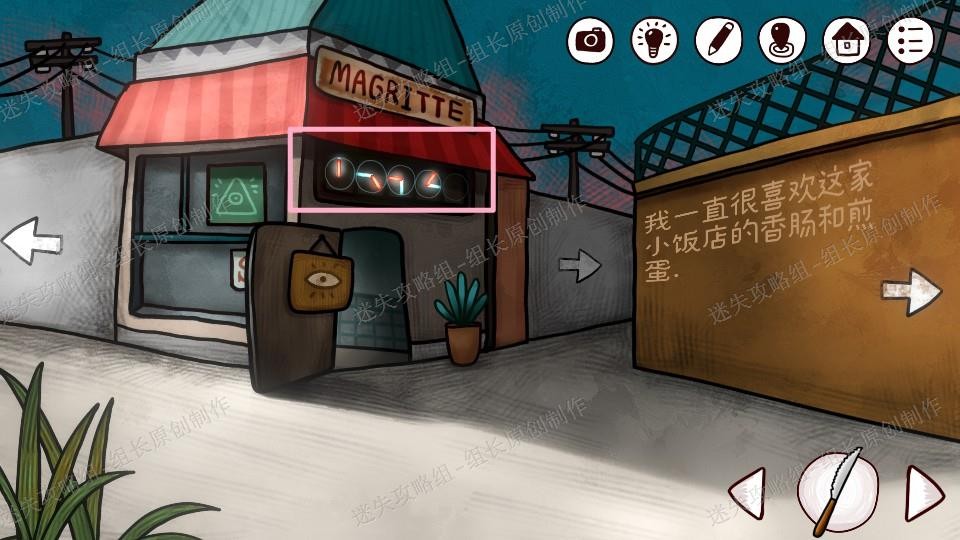Tap the lightbulb hint icon
This screenshot has height=540, width=960.
654,40
